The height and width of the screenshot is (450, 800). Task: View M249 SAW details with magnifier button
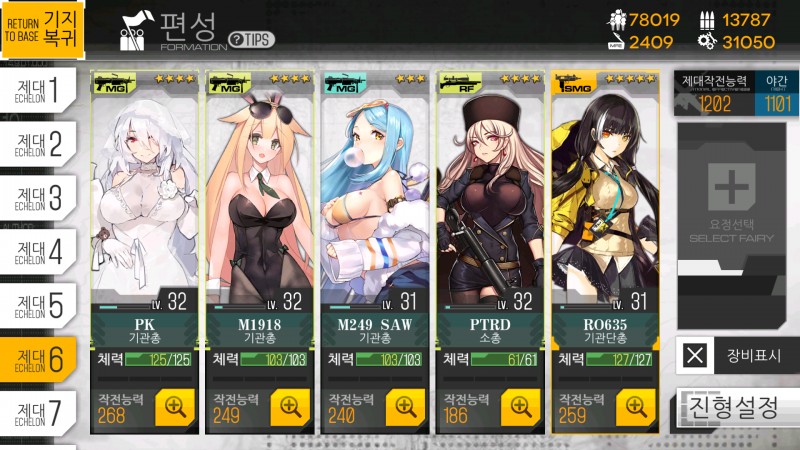[405, 406]
